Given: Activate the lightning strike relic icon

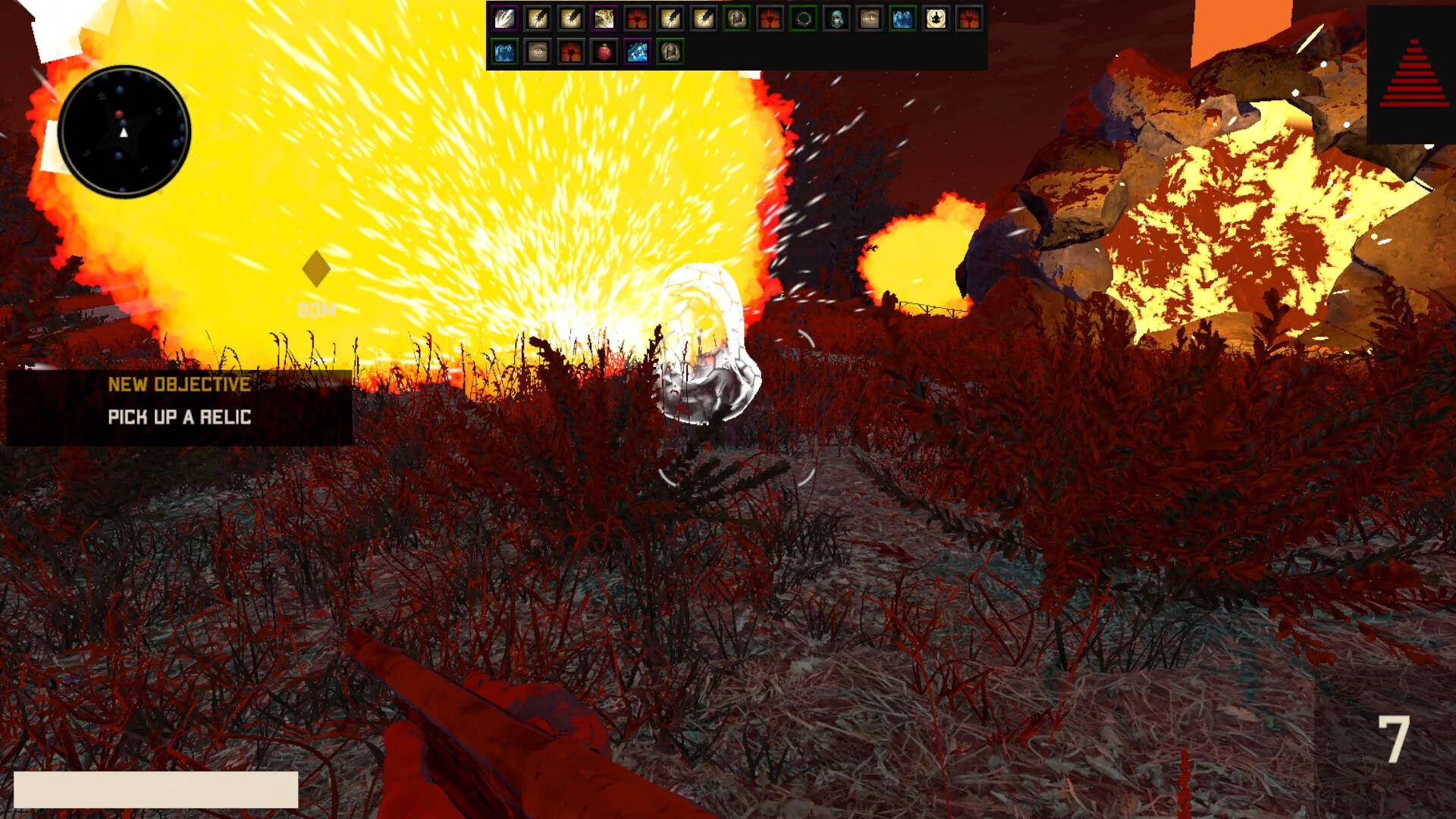Looking at the screenshot, I should [603, 18].
